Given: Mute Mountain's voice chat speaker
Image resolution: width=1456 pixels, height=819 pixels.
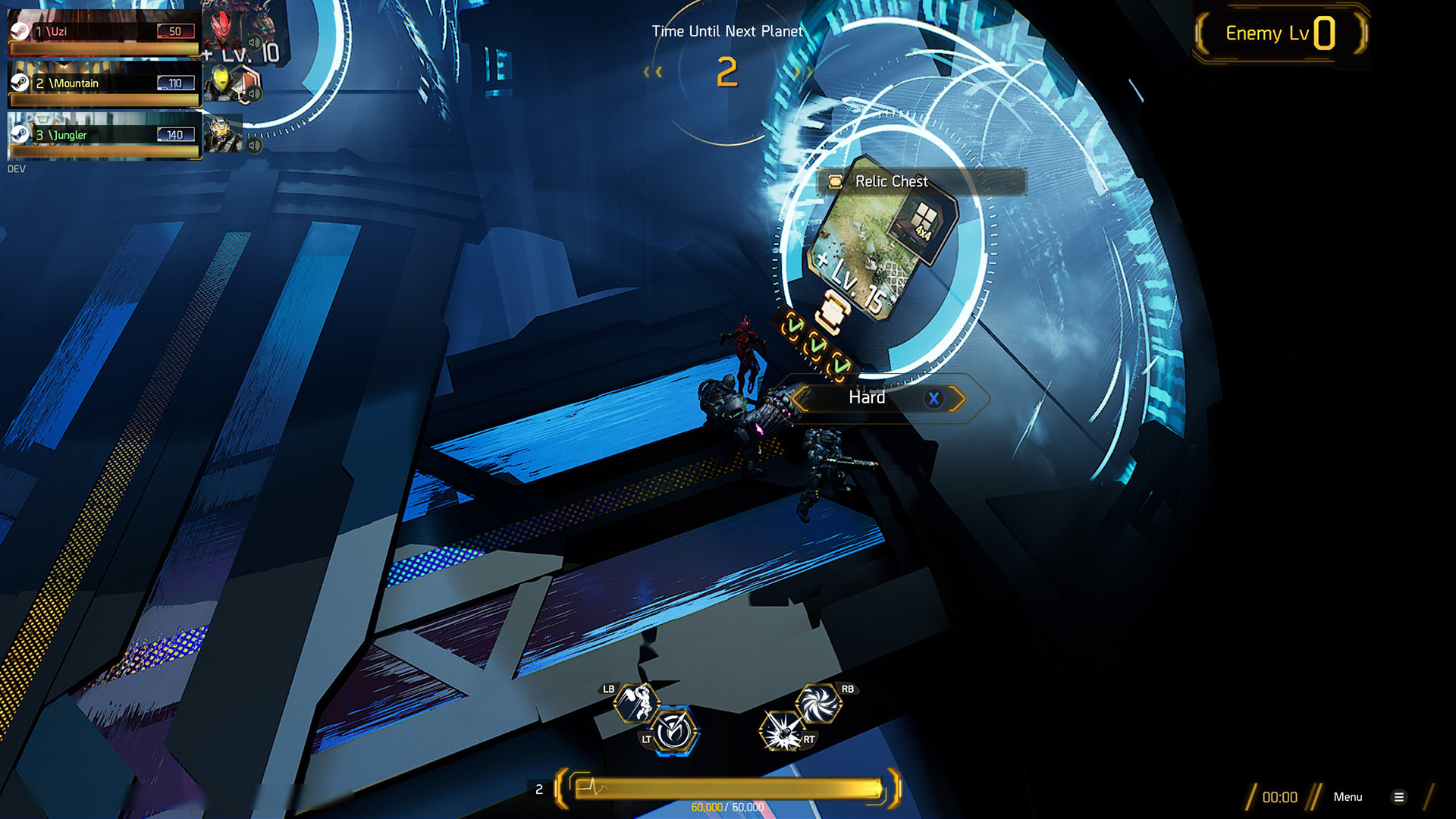Looking at the screenshot, I should click(x=253, y=92).
